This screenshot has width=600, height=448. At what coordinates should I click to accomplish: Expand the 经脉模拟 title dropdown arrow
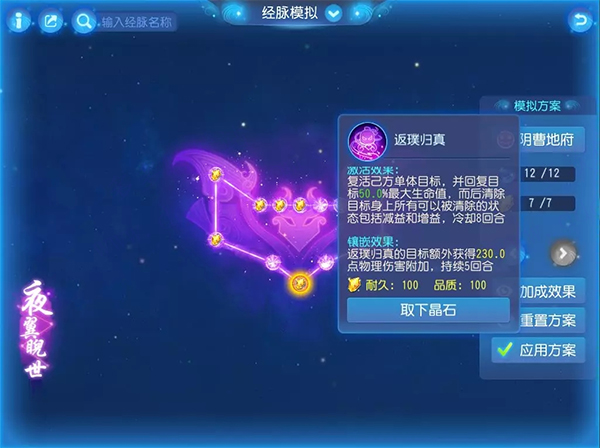(x=334, y=14)
